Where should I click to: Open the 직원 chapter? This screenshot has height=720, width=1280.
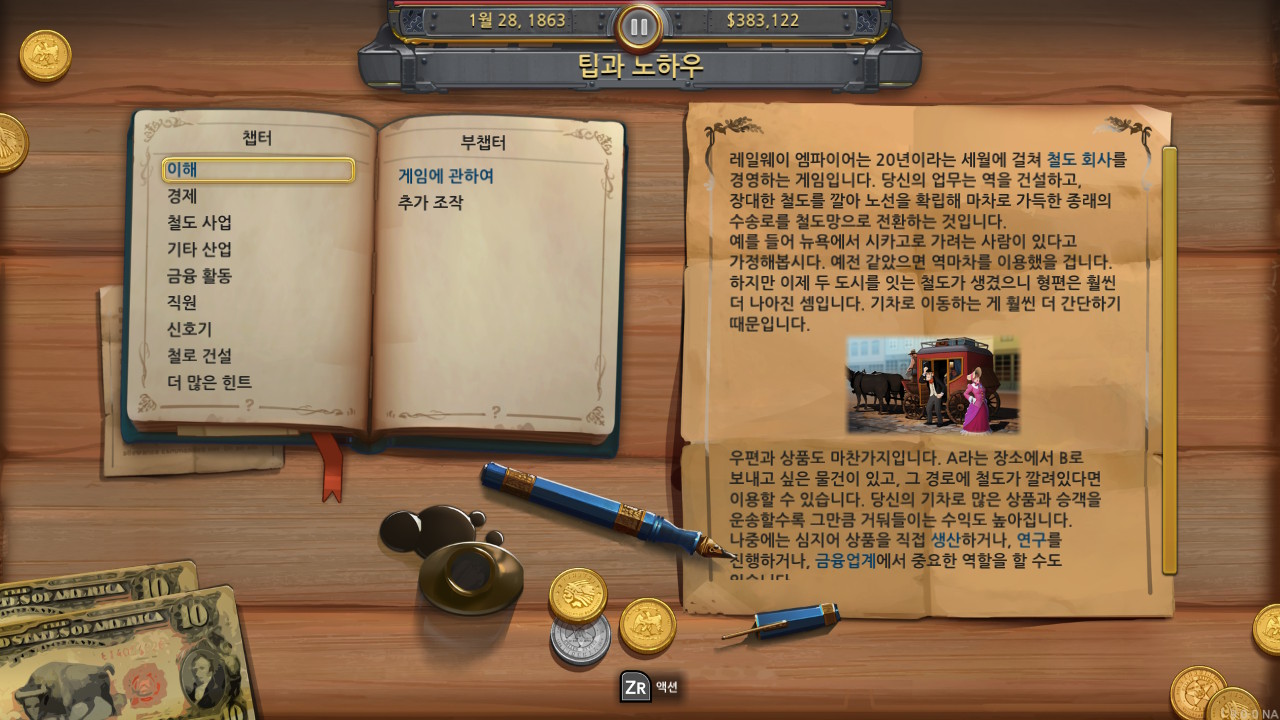click(x=181, y=303)
